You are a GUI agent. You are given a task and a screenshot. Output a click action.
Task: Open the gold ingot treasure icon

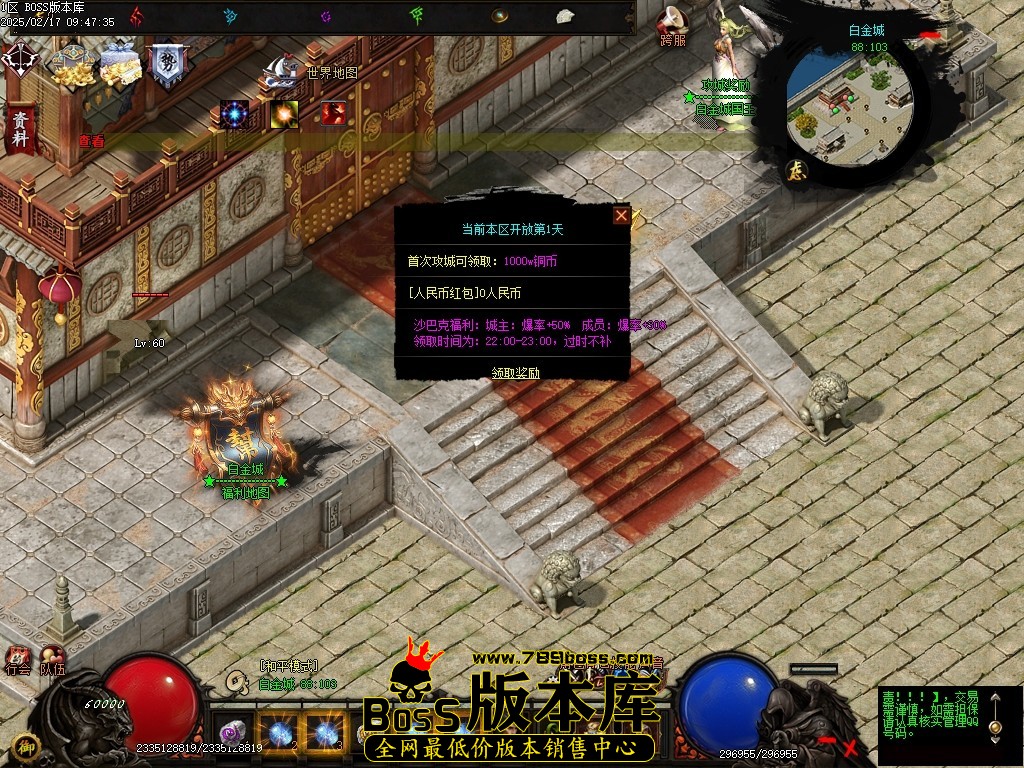[71, 66]
